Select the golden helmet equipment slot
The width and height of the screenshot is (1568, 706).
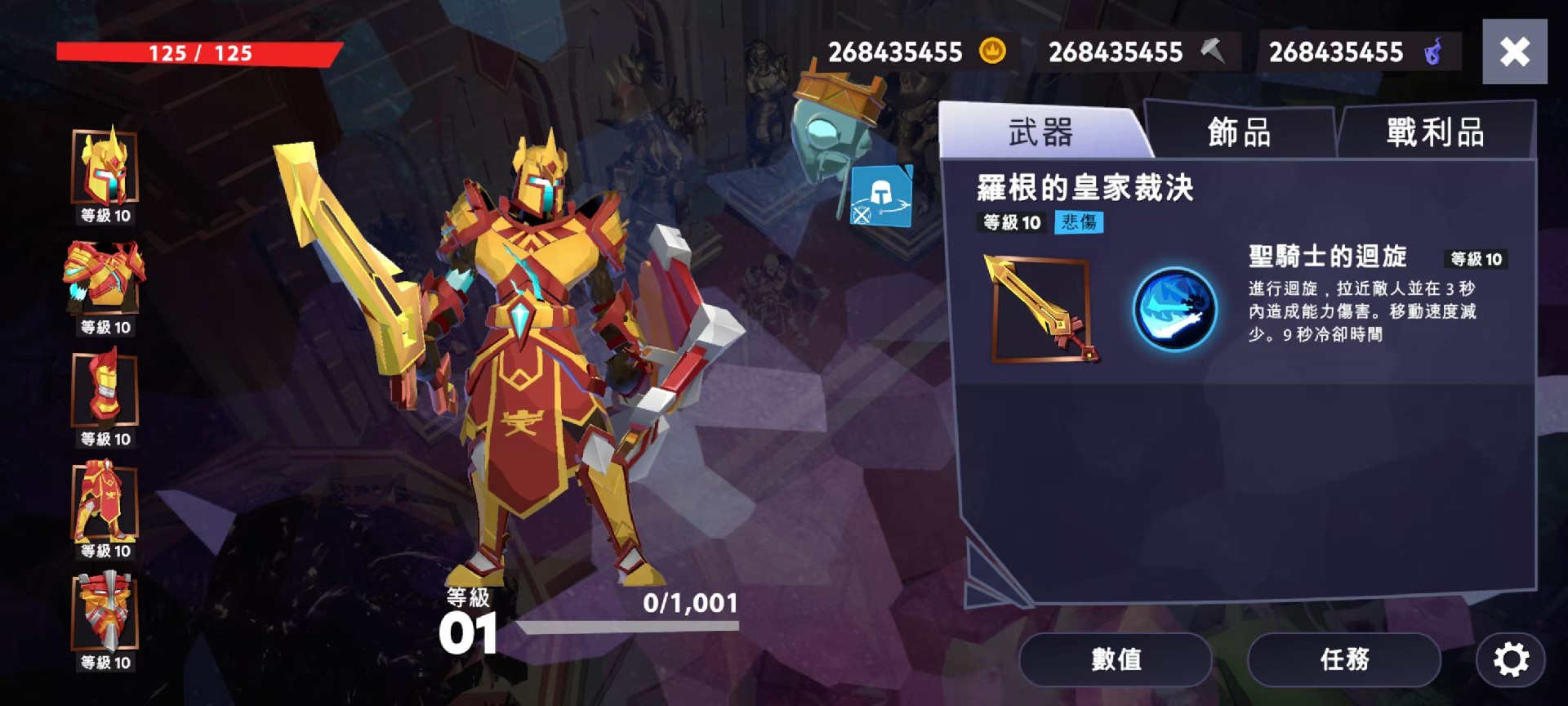point(105,168)
